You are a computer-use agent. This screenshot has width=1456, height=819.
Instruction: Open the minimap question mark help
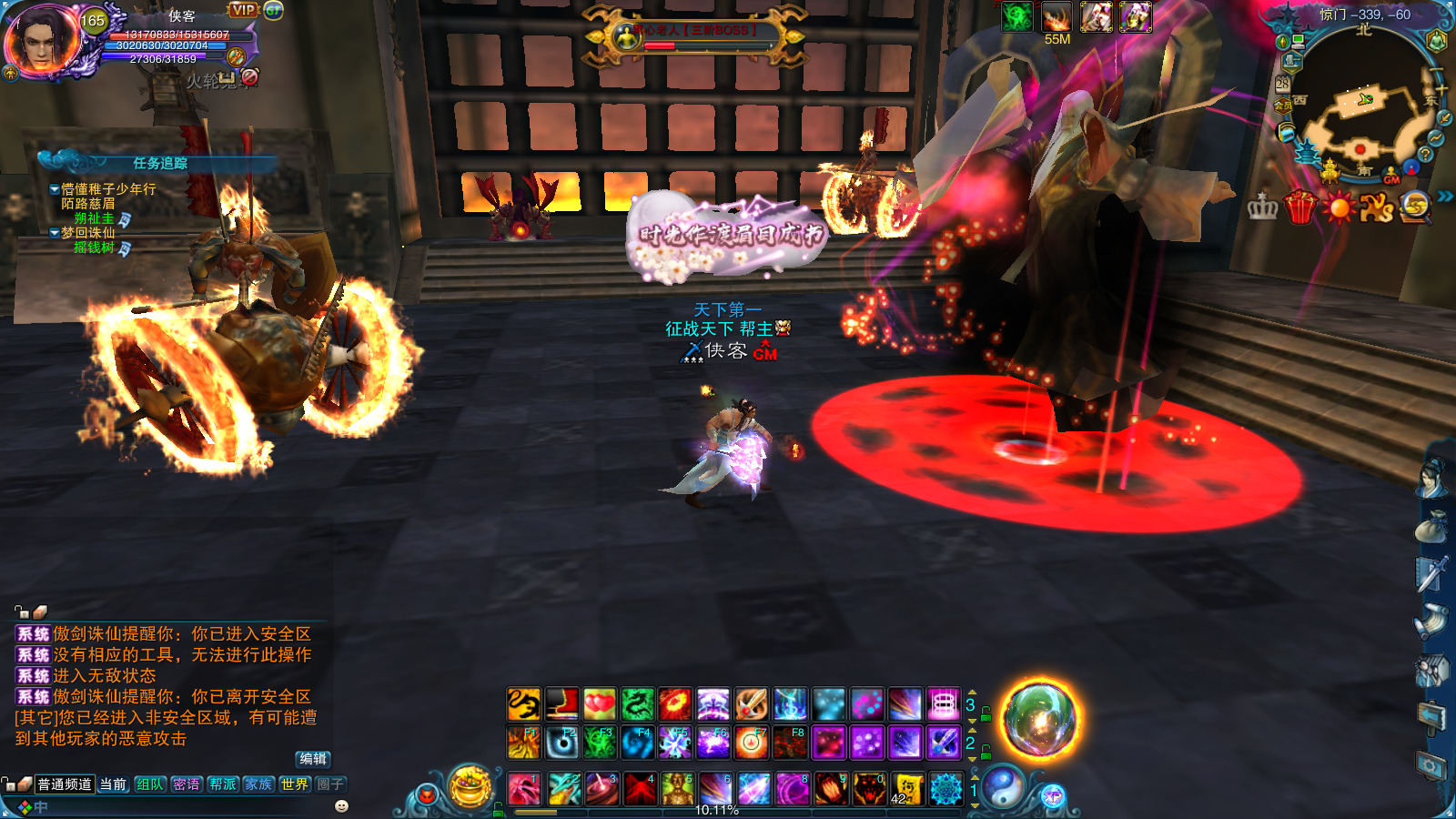[1425, 156]
